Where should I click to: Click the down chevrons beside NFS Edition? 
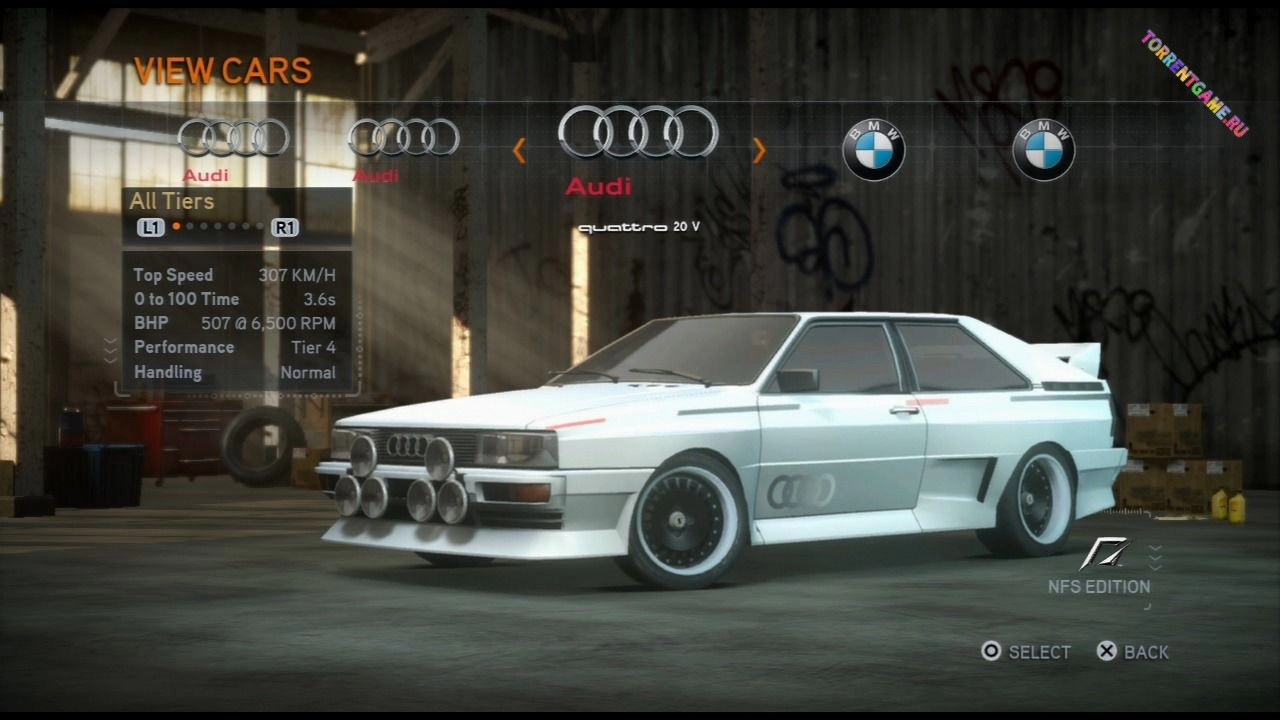coord(1155,557)
